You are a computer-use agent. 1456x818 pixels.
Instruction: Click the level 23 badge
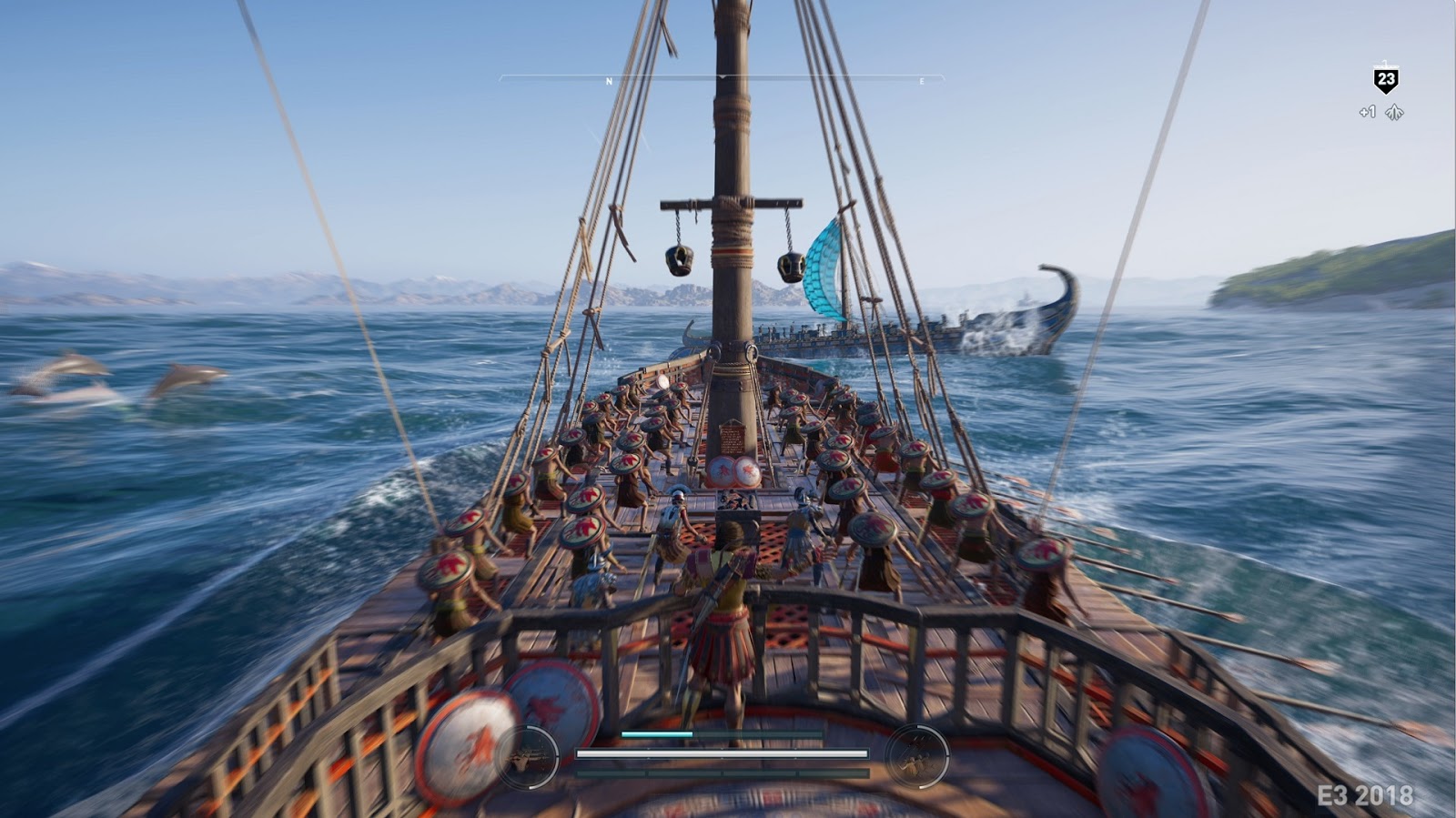pyautogui.click(x=1385, y=80)
